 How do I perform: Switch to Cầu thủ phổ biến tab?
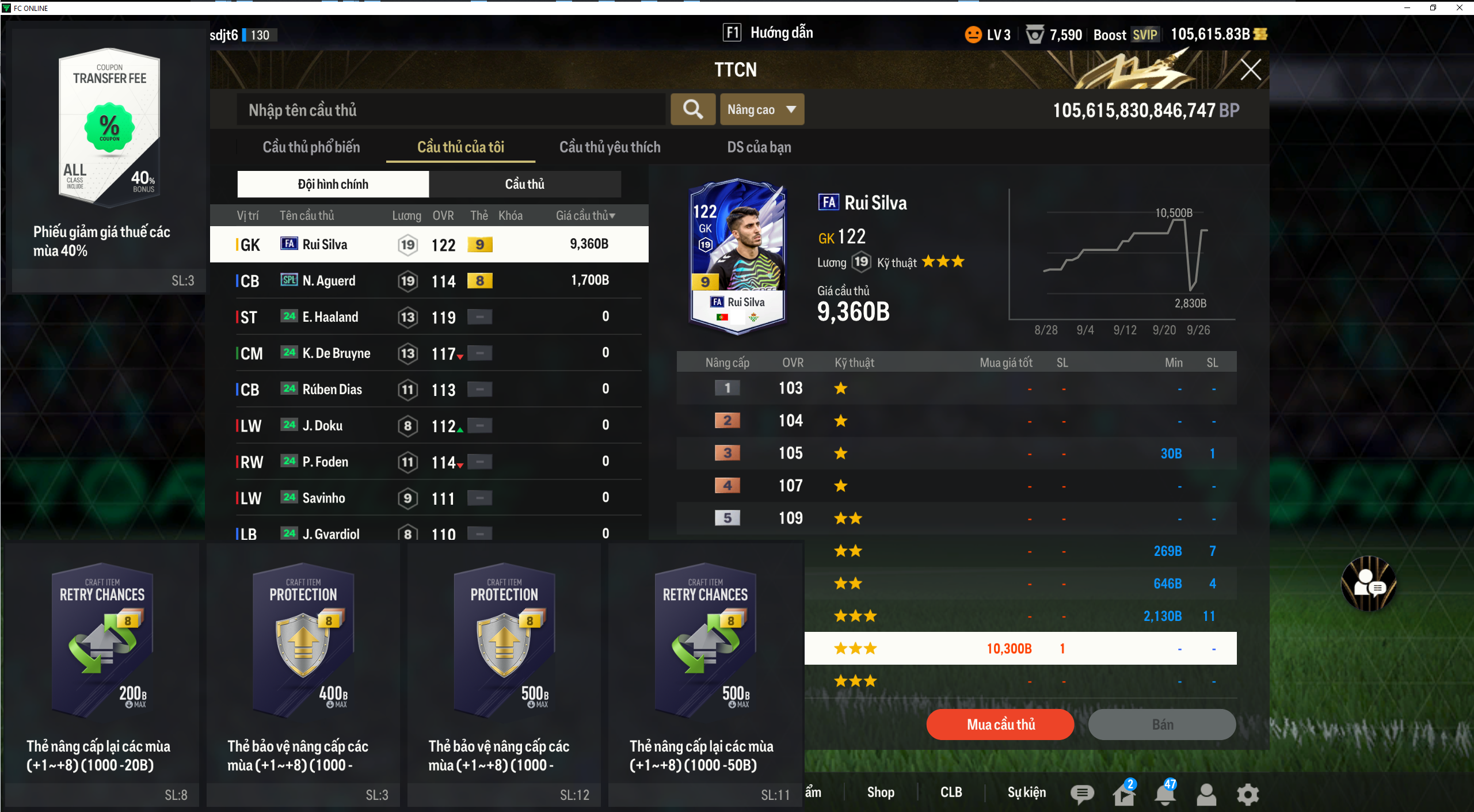311,147
